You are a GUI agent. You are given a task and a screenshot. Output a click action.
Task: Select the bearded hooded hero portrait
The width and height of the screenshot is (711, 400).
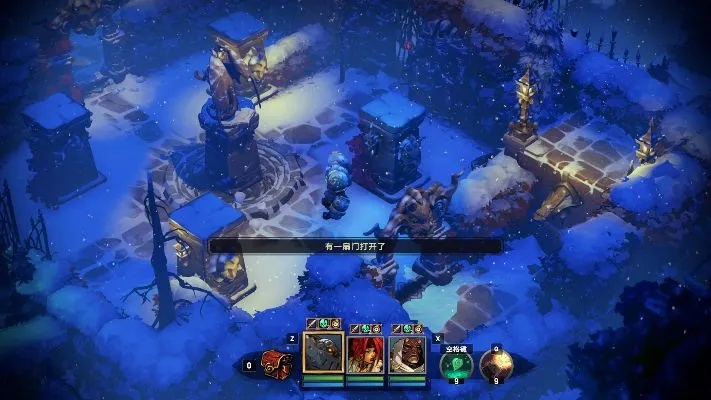click(406, 355)
